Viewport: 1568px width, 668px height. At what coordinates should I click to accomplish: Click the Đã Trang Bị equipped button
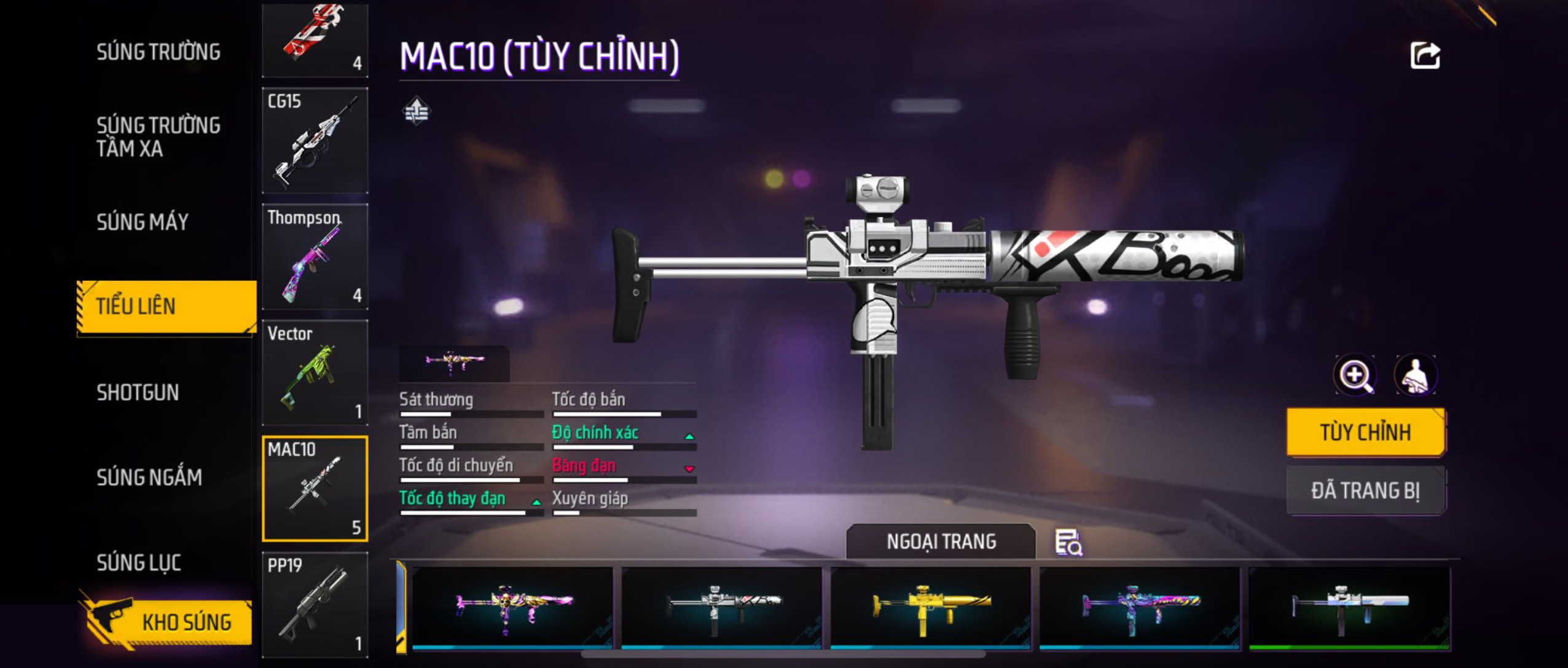point(1365,490)
